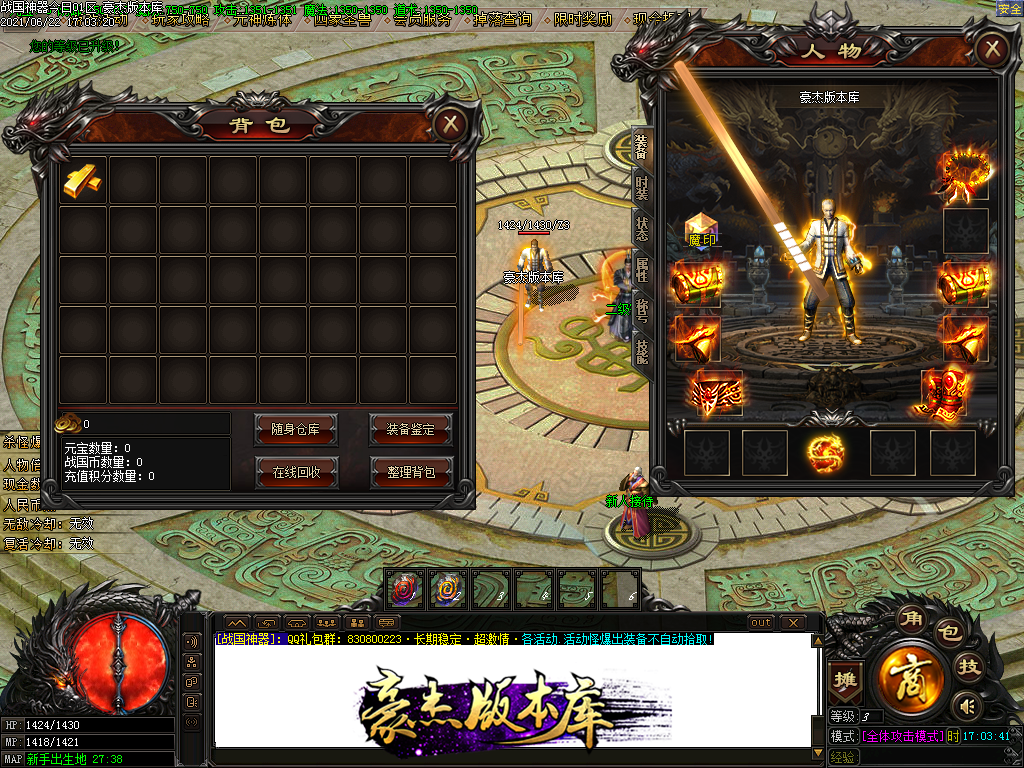Close the 人物 character window
Screen dimensions: 1024x768
click(991, 48)
